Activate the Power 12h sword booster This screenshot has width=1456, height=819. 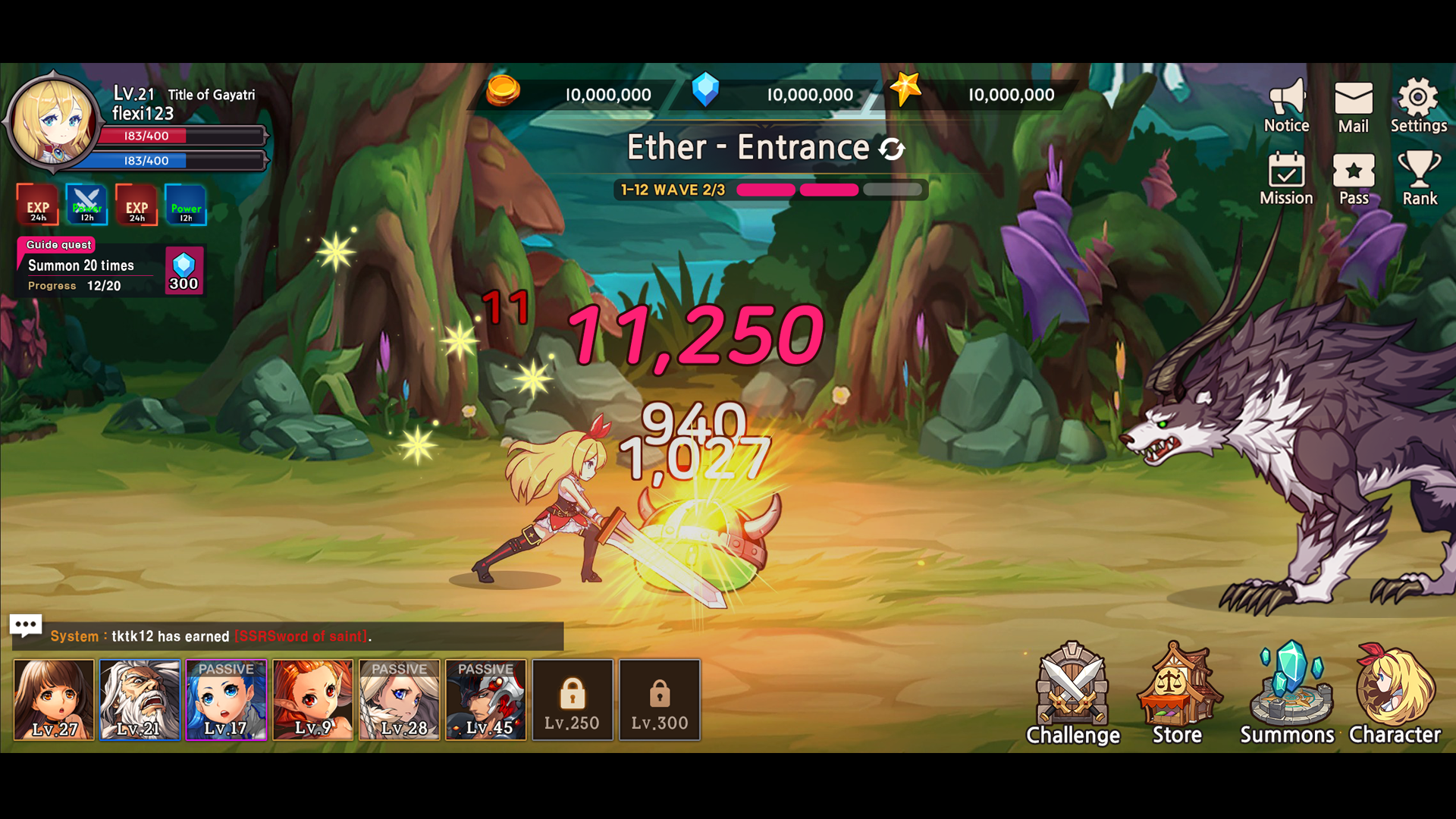click(x=86, y=206)
